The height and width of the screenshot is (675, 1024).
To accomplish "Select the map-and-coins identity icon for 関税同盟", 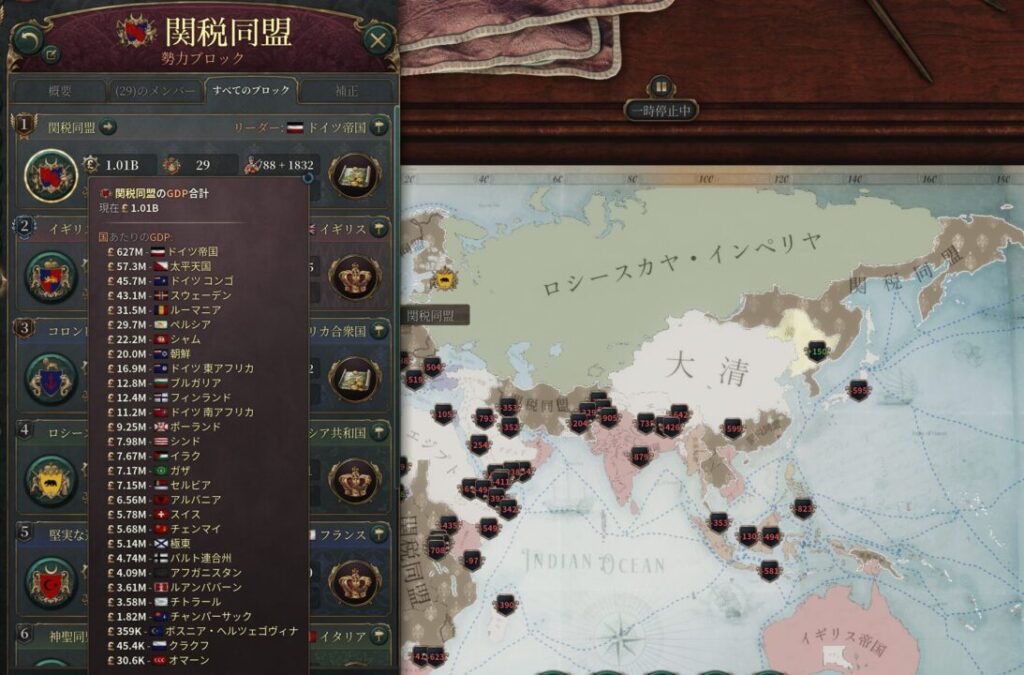I will (354, 176).
